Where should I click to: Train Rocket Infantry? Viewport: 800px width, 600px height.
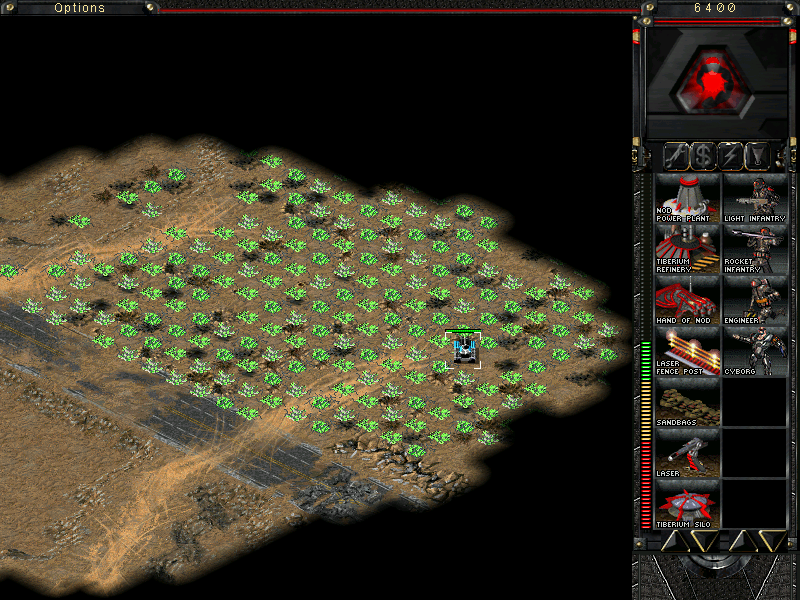754,249
